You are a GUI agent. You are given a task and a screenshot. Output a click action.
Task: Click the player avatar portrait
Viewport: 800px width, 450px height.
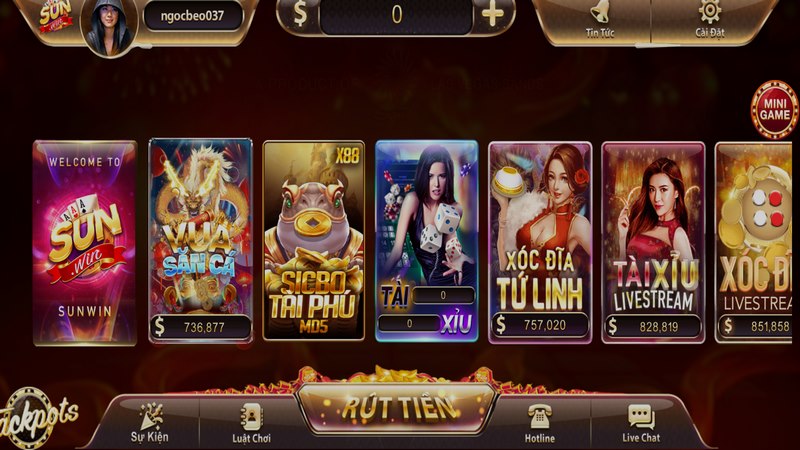click(x=106, y=25)
